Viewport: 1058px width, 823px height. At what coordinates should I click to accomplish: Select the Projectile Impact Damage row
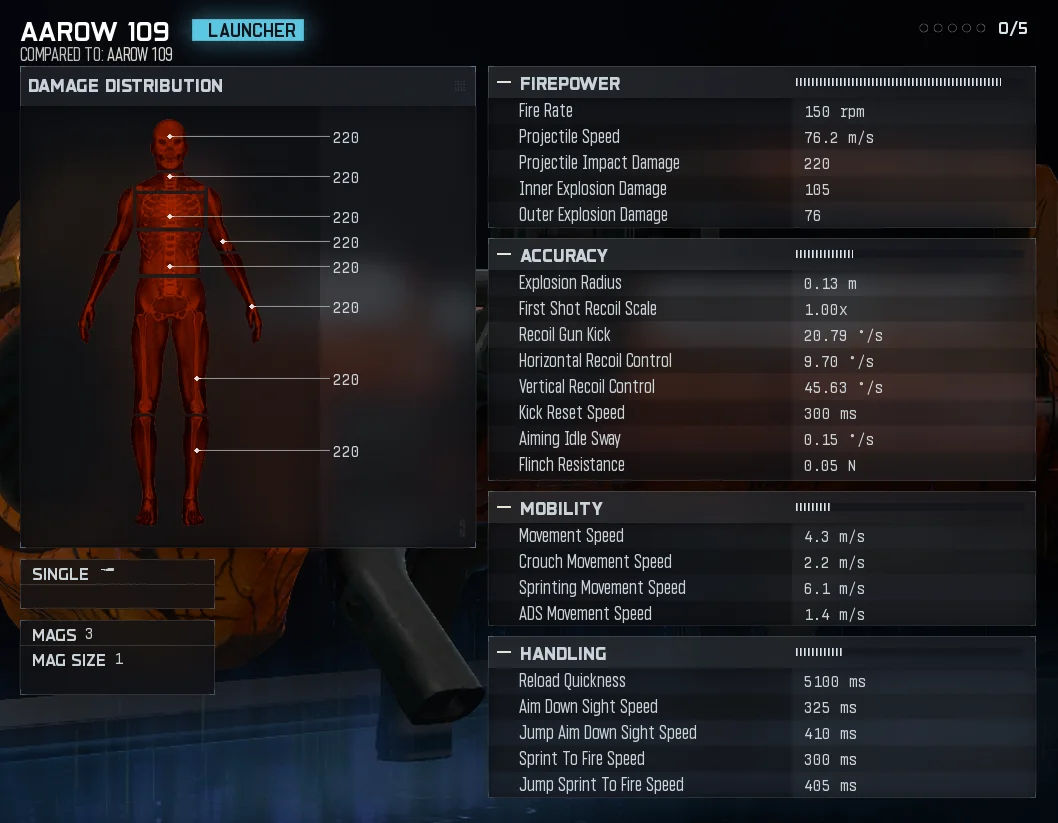point(760,163)
